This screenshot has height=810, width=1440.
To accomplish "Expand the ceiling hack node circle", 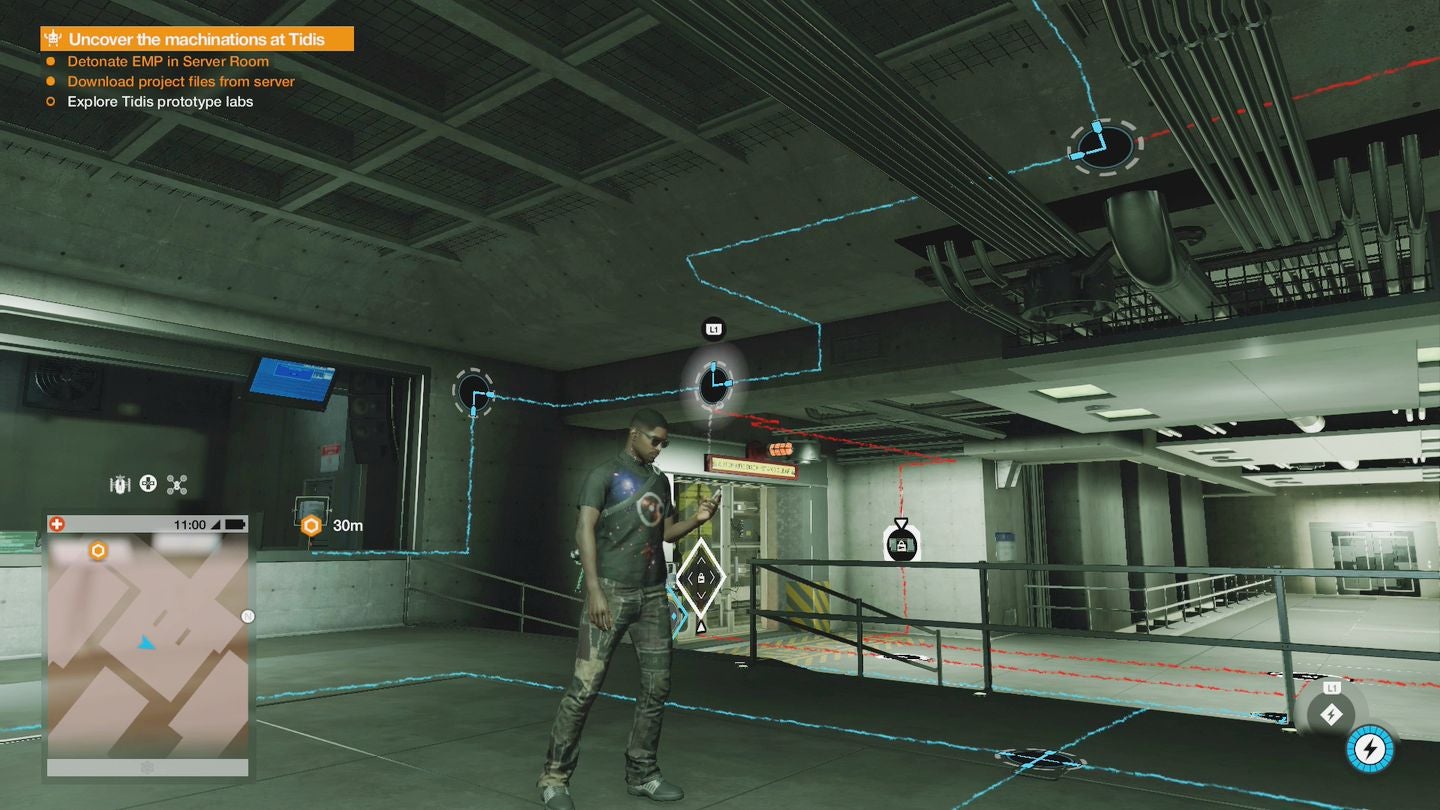I will point(1104,145).
